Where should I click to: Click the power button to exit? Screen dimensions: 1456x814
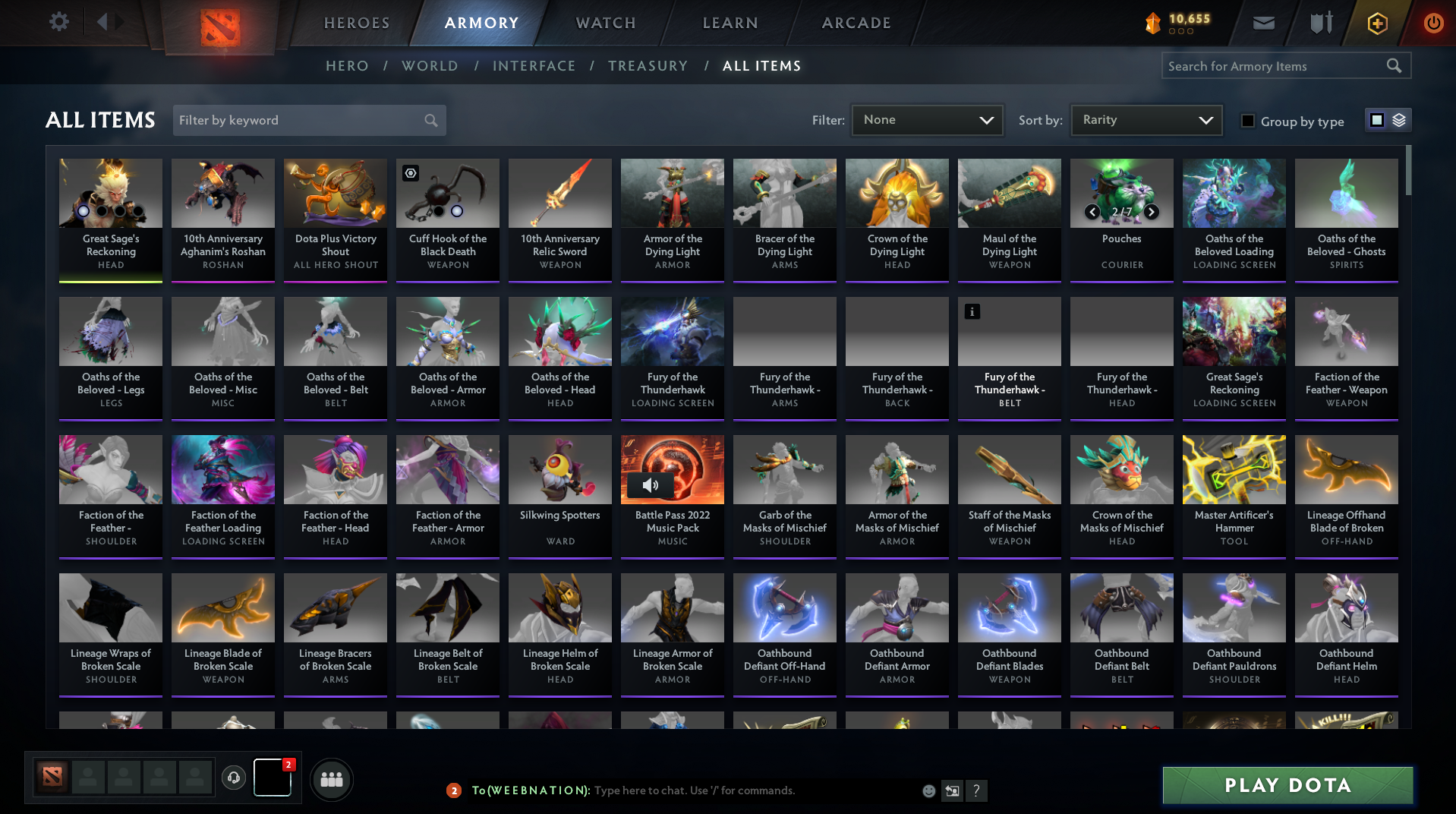coord(1433,23)
